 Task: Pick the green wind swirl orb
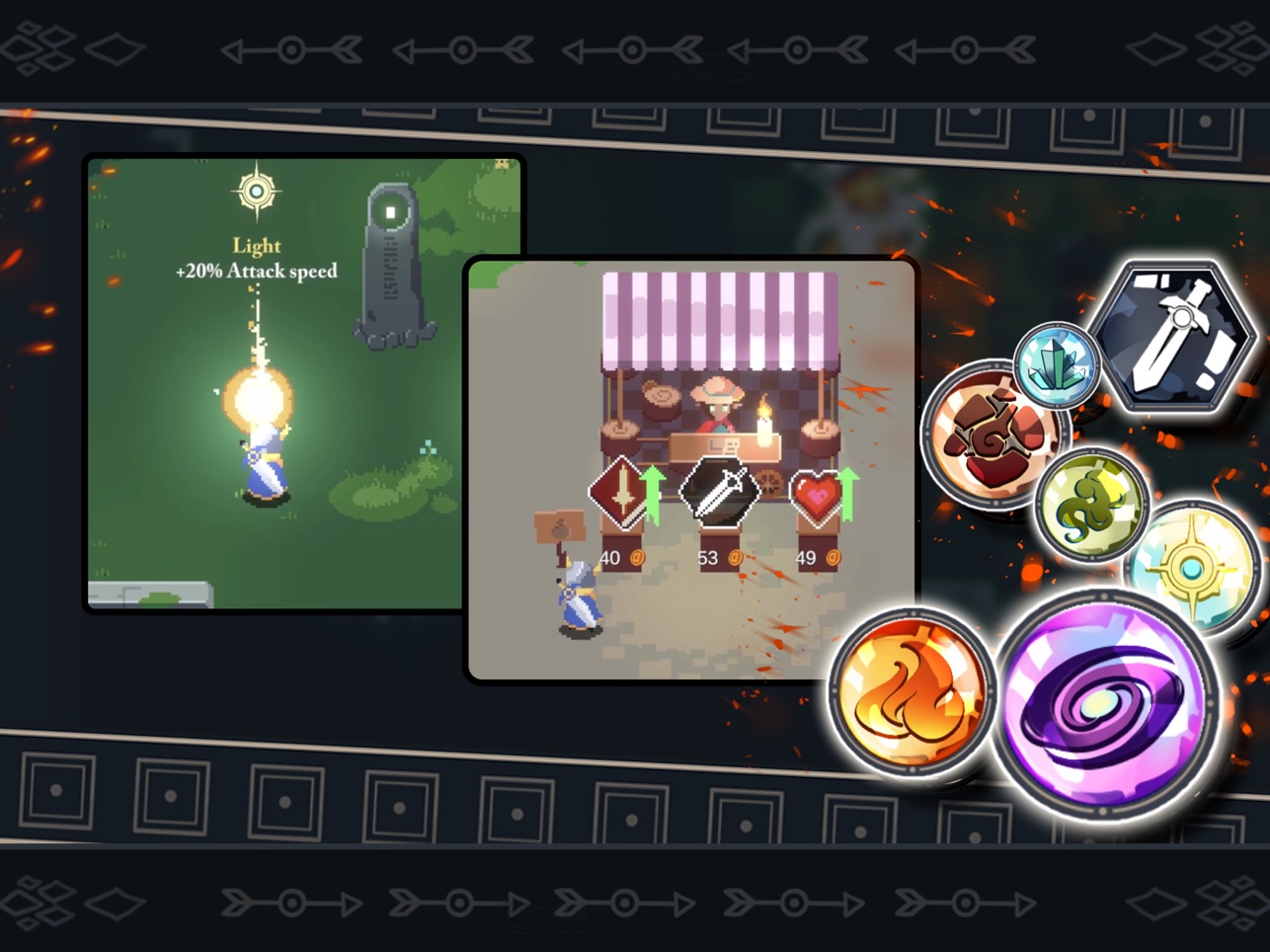click(x=1090, y=504)
